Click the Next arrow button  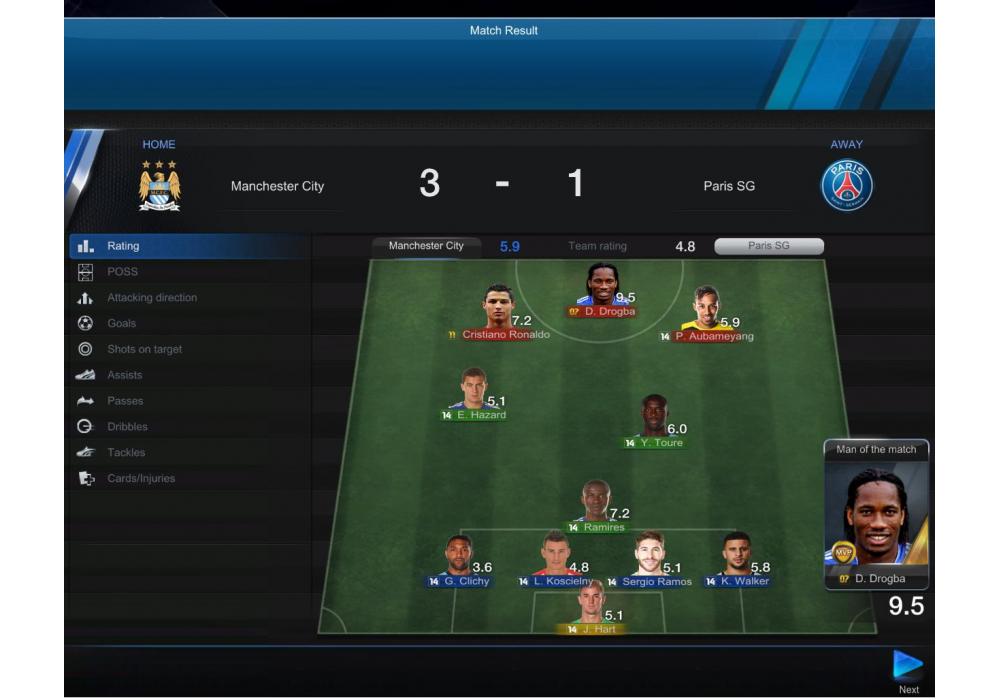point(907,666)
